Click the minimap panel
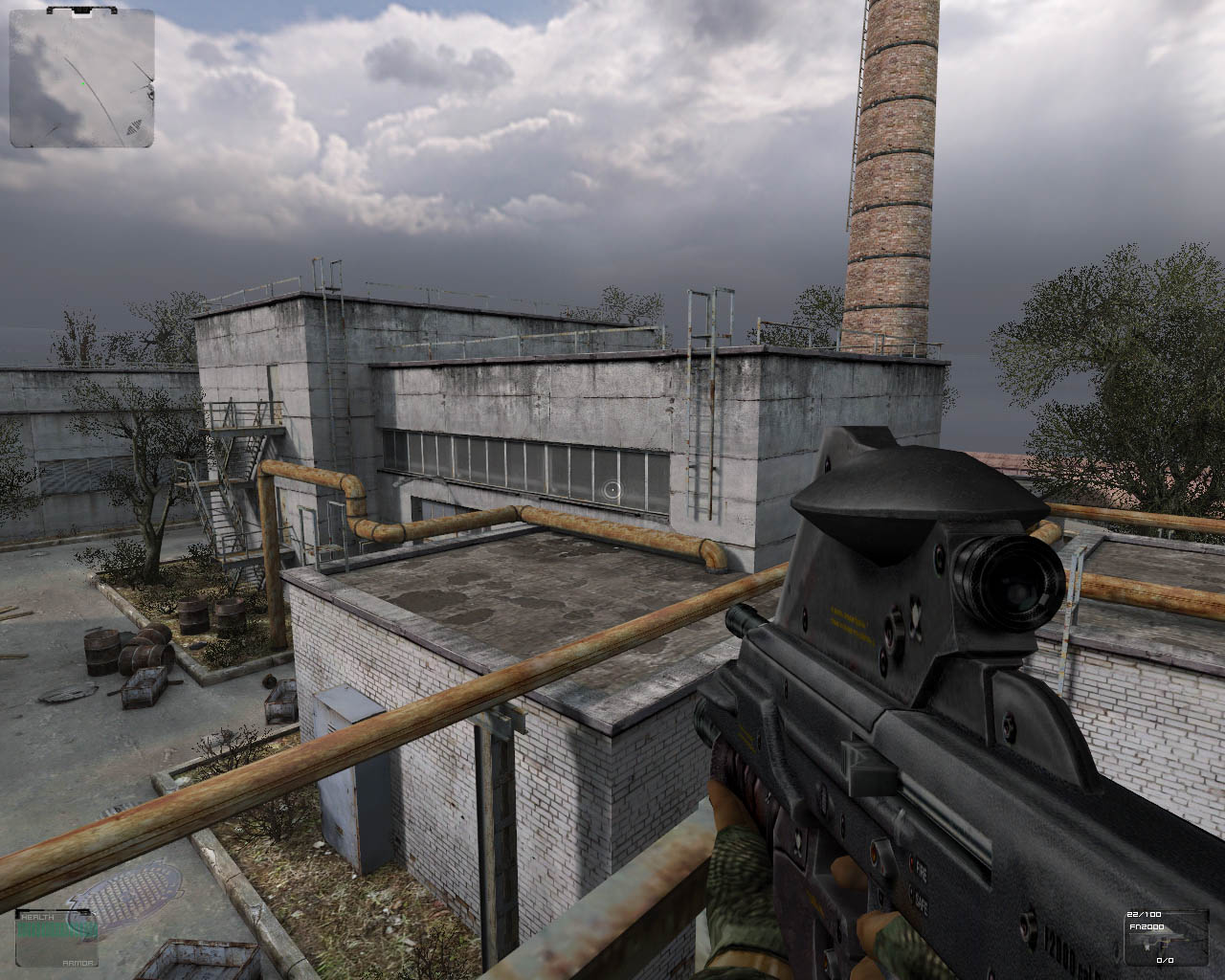The image size is (1225, 980). click(x=82, y=78)
